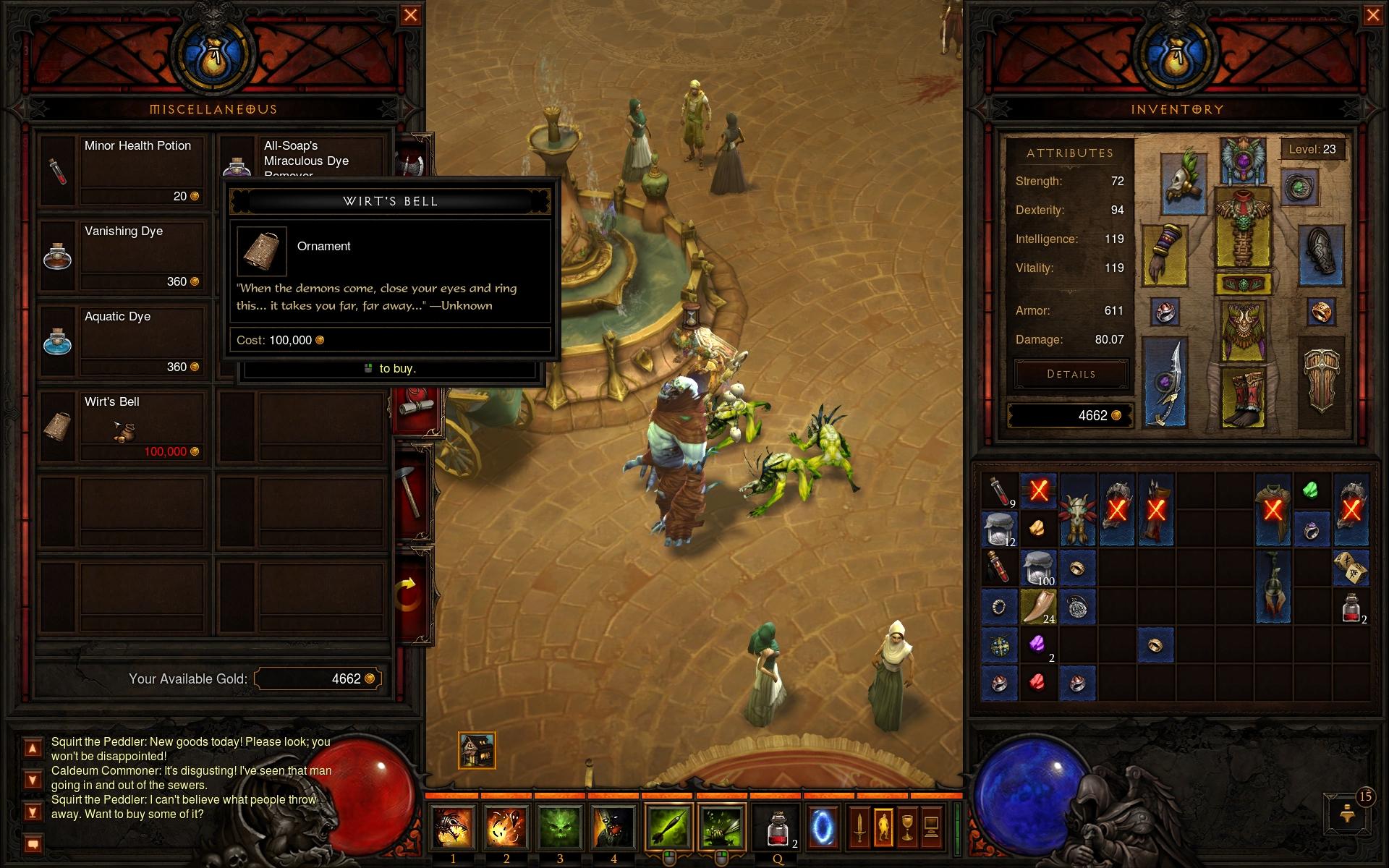Pick the stack of 24 teeth in inventory
The width and height of the screenshot is (1389, 868).
(1038, 606)
